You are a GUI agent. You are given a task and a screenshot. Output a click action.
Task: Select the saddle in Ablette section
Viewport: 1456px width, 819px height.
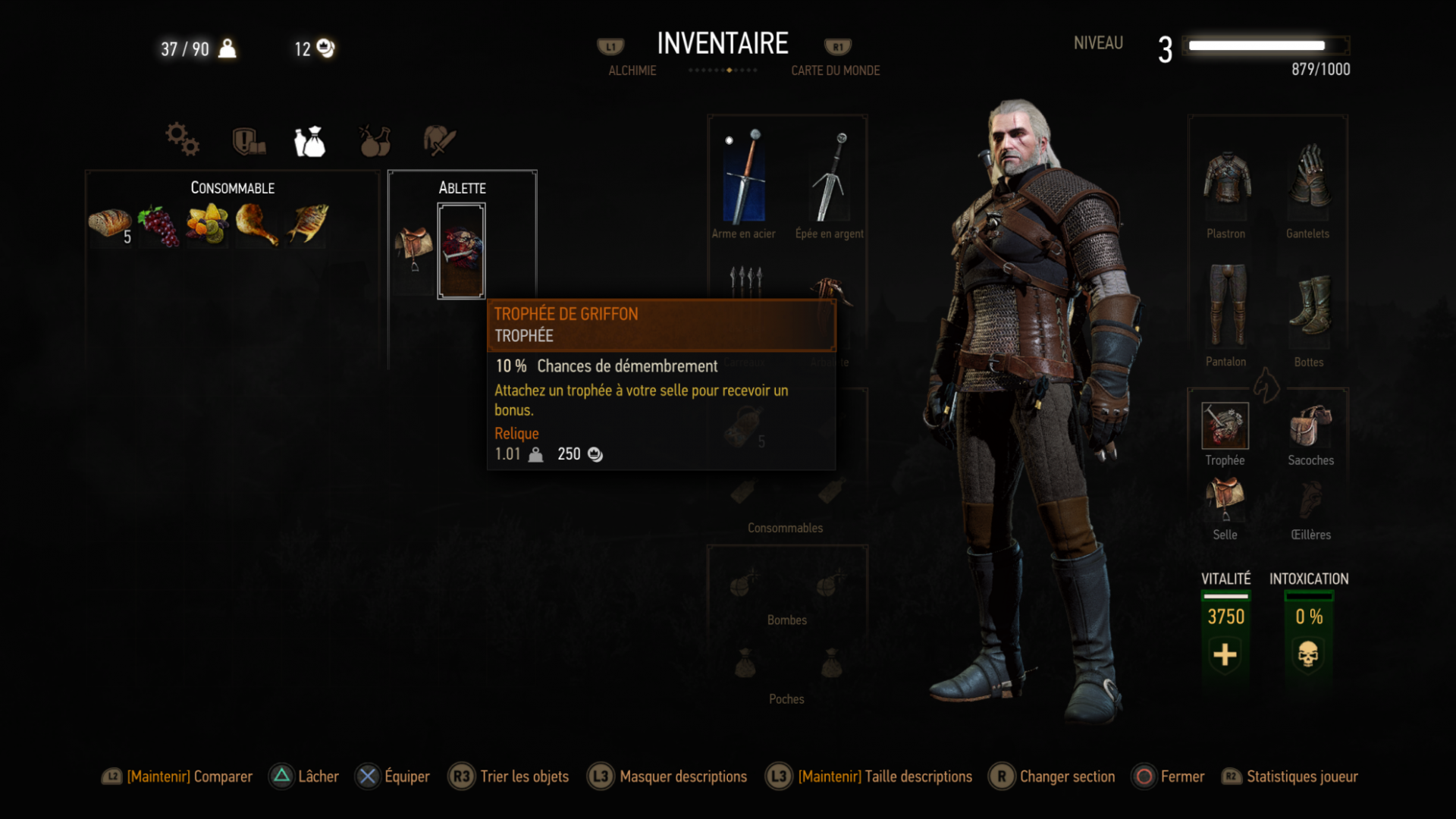click(x=414, y=247)
